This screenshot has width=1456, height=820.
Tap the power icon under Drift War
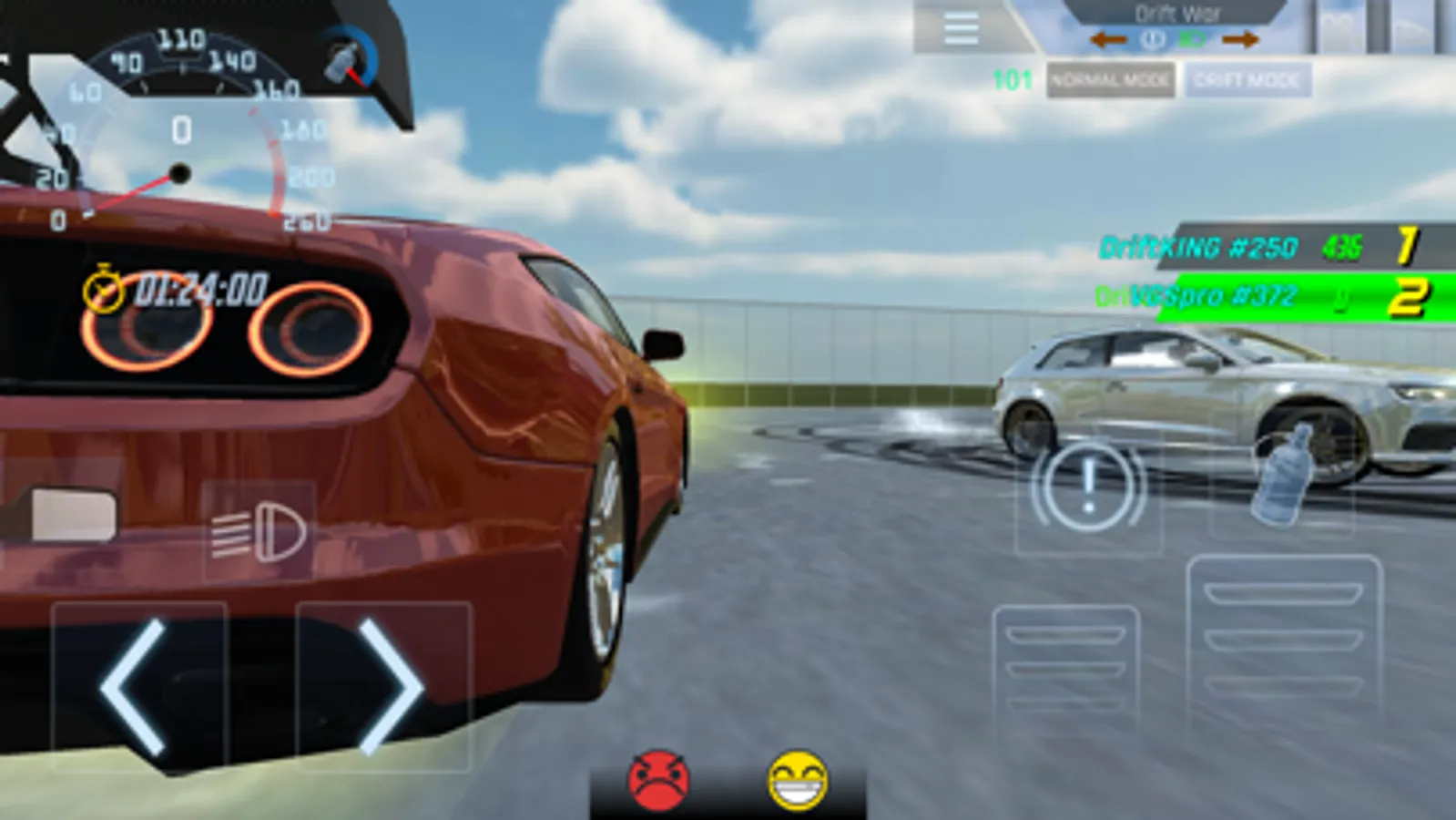(x=1151, y=39)
